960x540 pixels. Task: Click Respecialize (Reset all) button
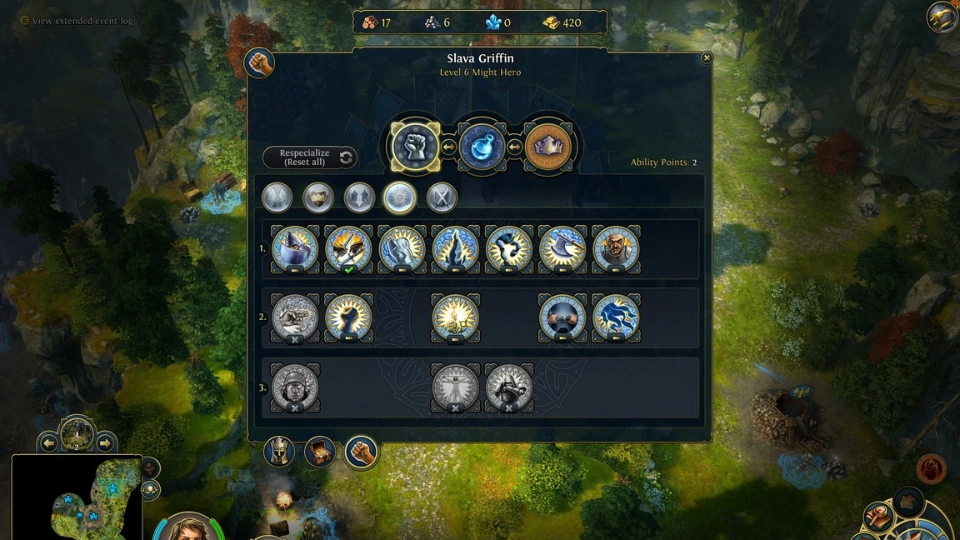click(x=309, y=157)
